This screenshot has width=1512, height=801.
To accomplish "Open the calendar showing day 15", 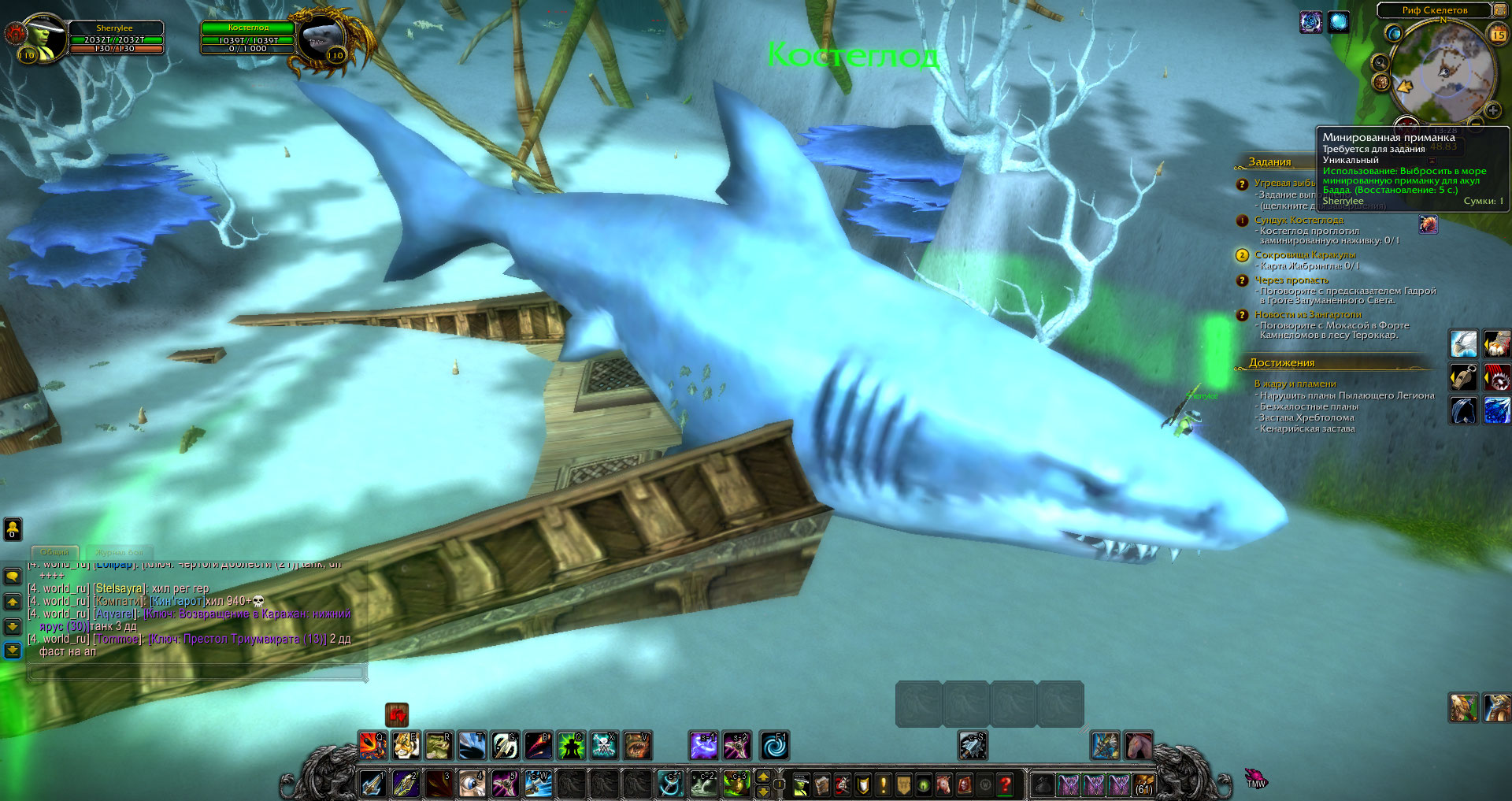I will click(1498, 34).
